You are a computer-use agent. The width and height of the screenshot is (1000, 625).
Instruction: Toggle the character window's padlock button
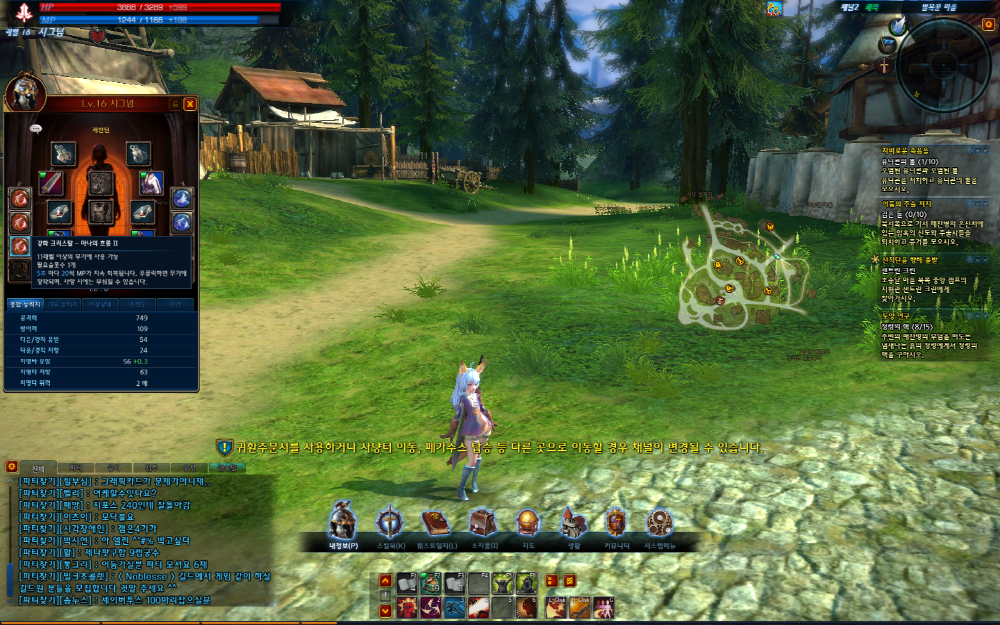coord(175,103)
